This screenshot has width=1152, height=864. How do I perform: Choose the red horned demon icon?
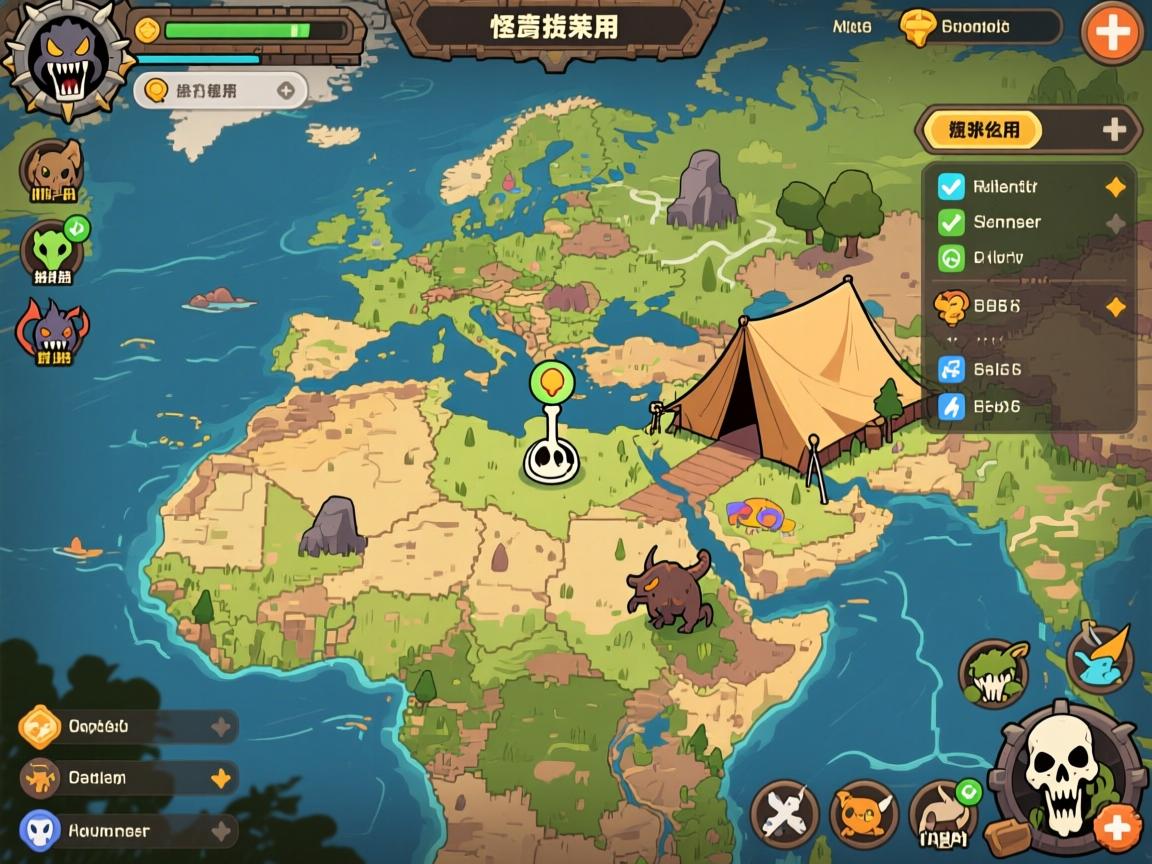pos(52,332)
